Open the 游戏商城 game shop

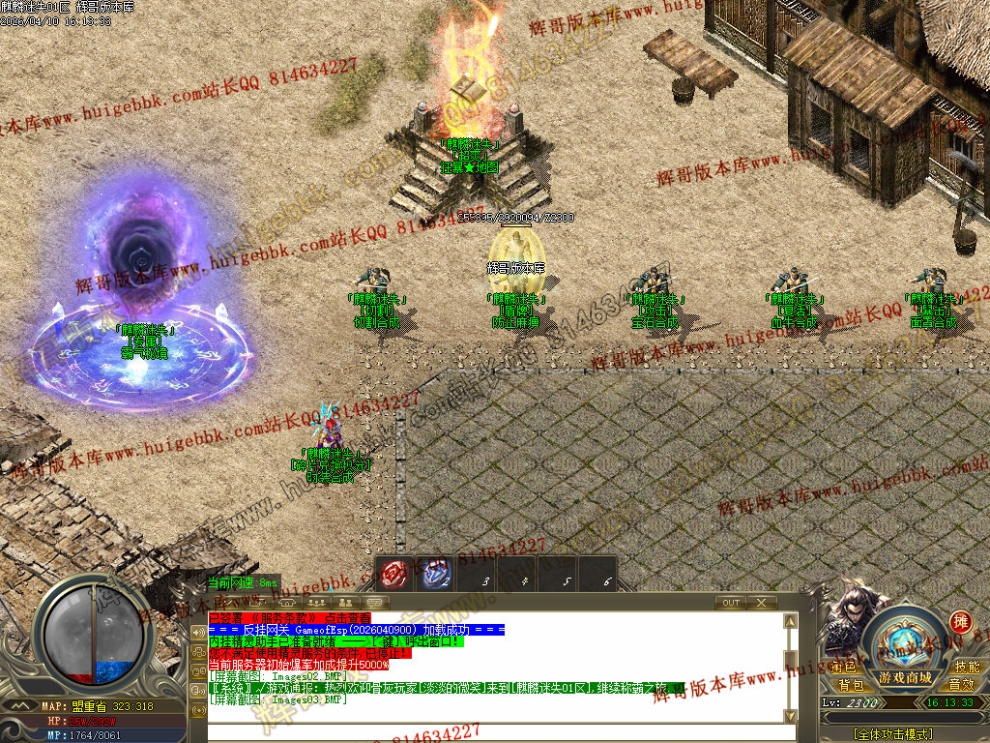click(905, 677)
